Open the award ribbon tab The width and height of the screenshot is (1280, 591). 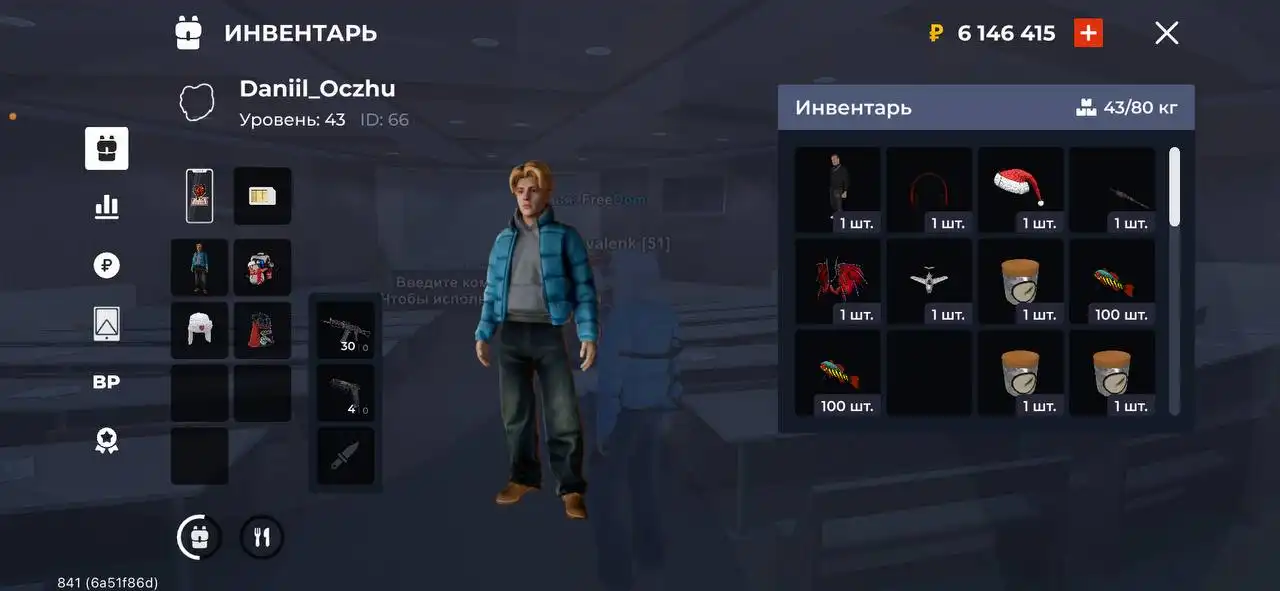tap(106, 441)
